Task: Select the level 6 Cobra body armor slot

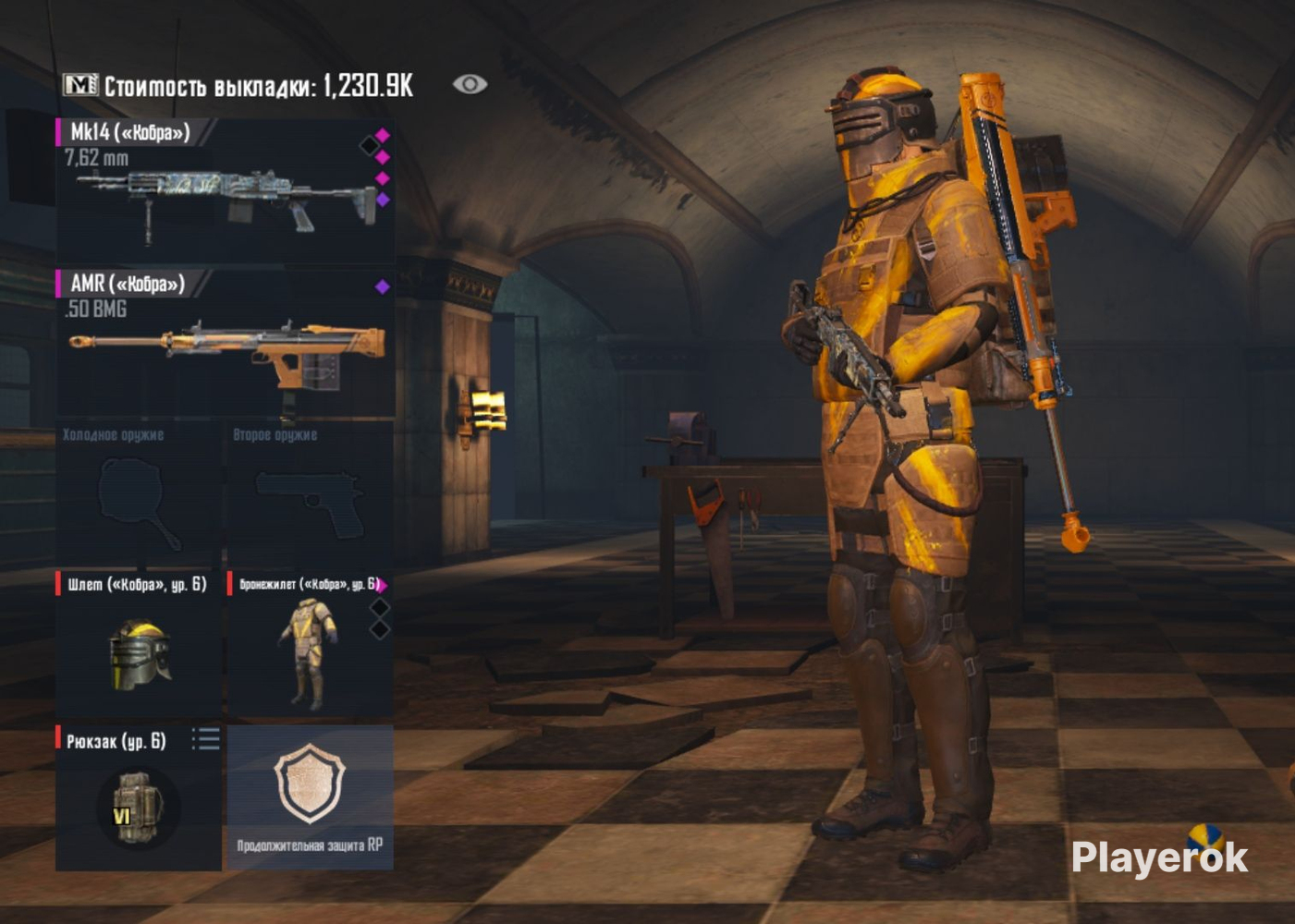Action: tap(308, 647)
